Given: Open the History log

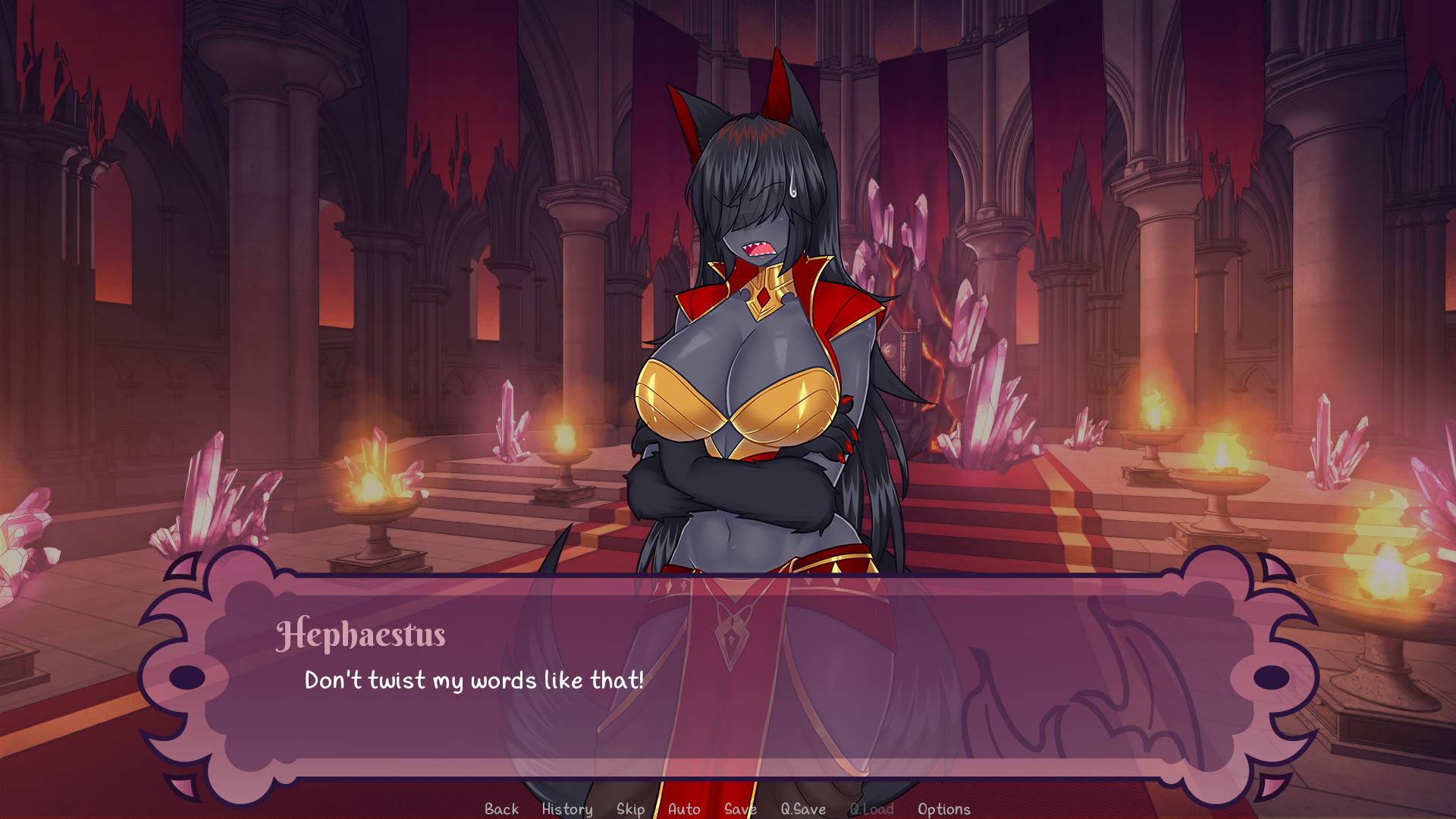Looking at the screenshot, I should point(567,809).
